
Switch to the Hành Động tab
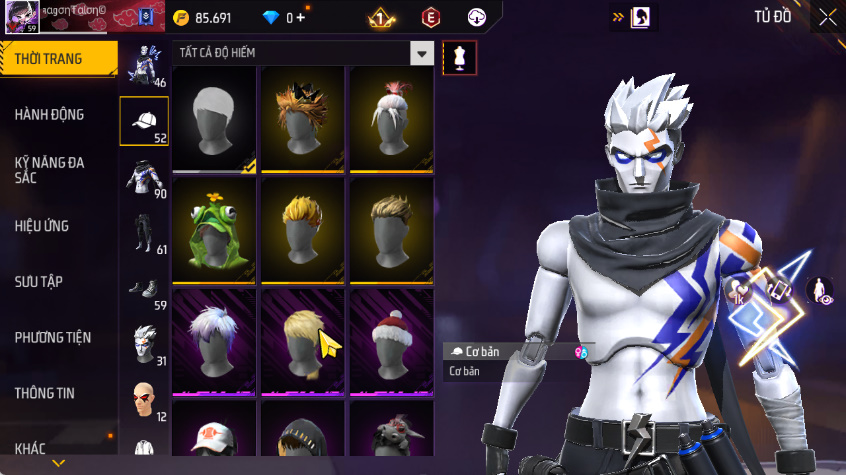pos(50,115)
